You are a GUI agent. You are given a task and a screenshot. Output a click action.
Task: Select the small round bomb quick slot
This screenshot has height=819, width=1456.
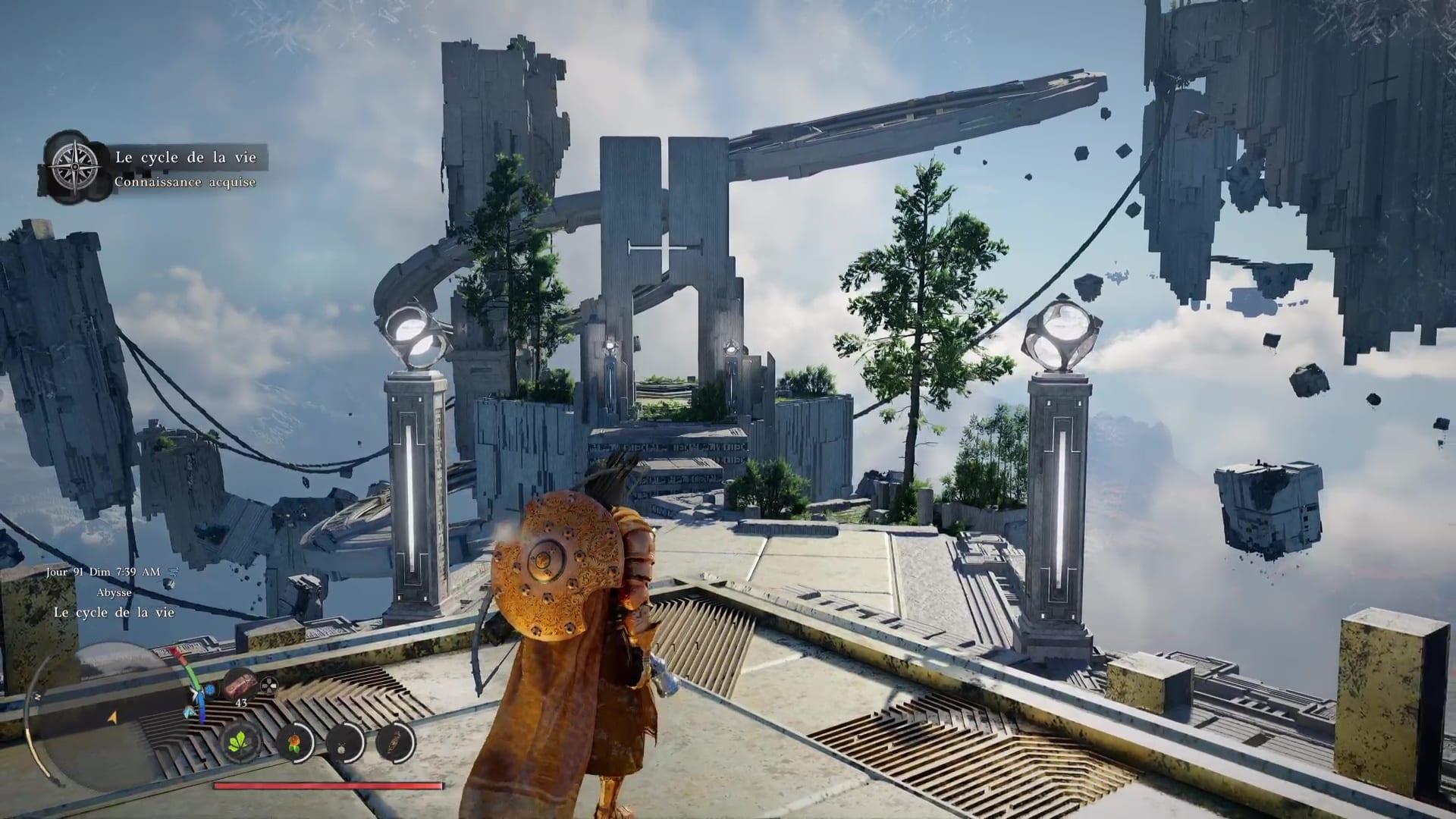pos(344,742)
